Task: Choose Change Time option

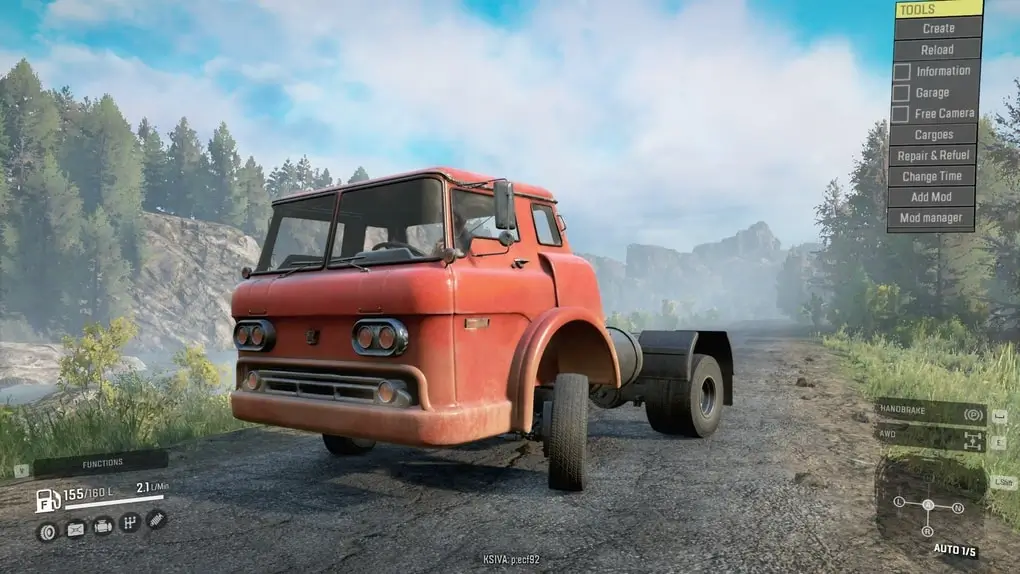Action: click(x=931, y=176)
